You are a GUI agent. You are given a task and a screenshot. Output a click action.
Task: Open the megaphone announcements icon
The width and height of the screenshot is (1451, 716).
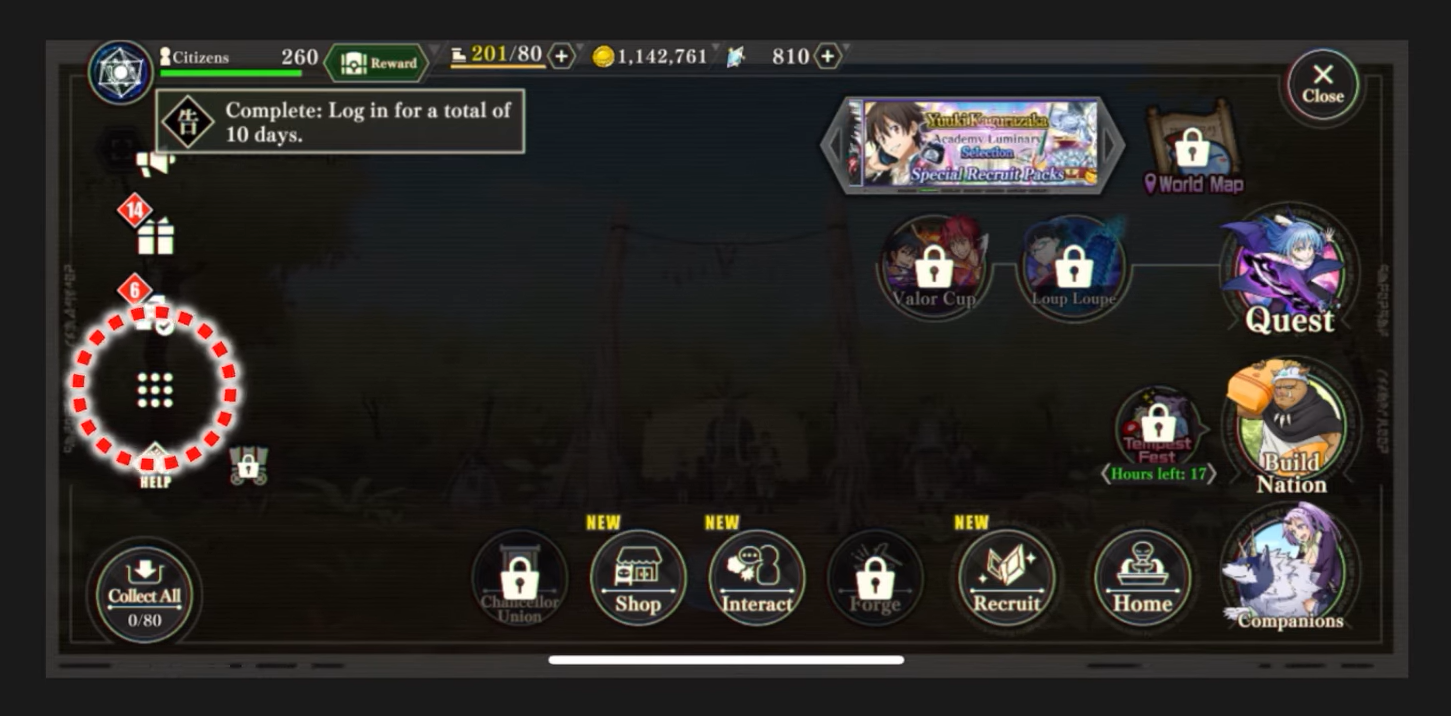[x=155, y=162]
